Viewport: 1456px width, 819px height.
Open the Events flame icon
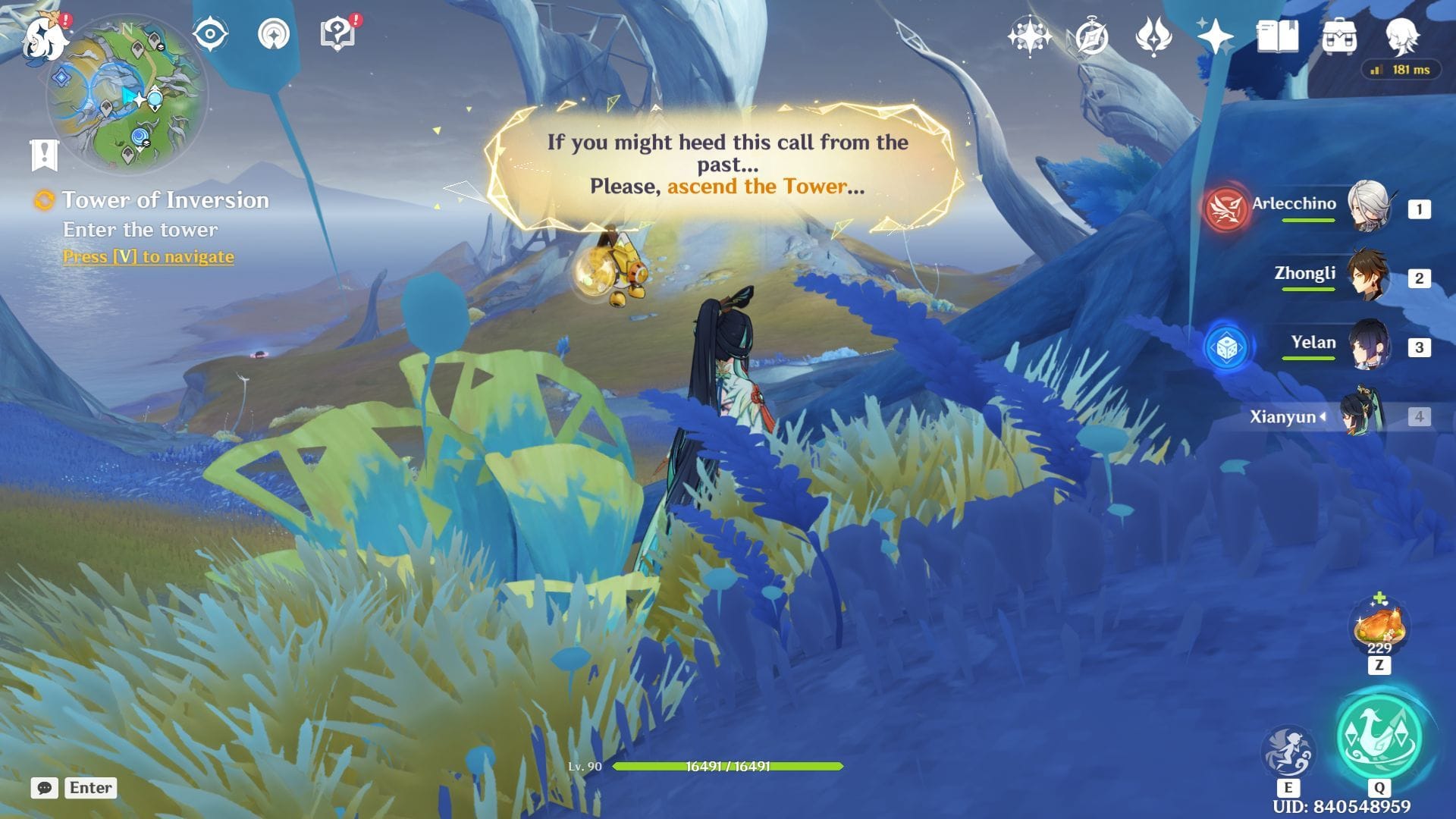pos(1153,36)
